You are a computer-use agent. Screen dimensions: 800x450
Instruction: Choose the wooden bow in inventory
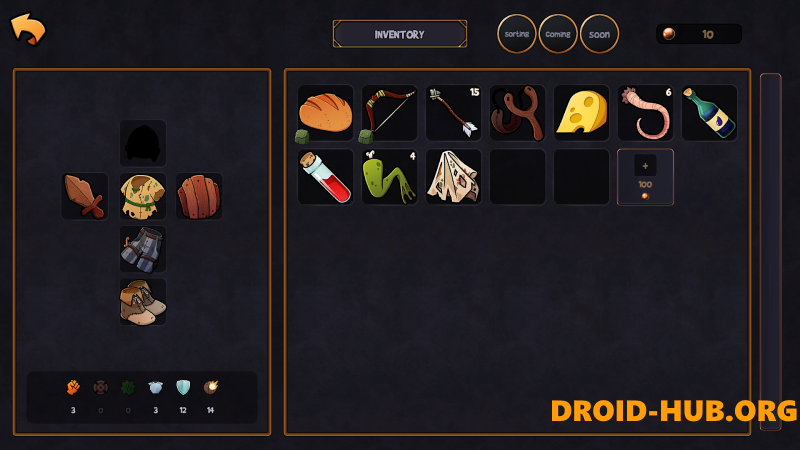[389, 113]
